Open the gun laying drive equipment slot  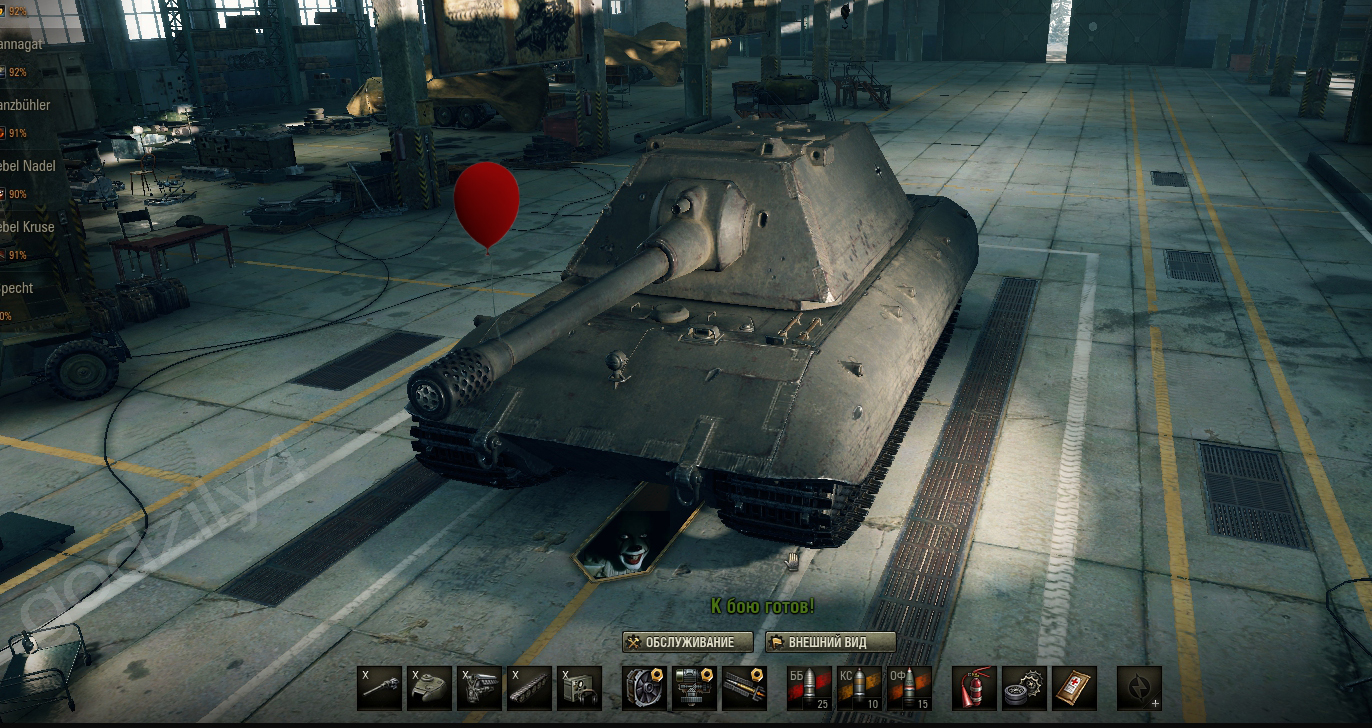(694, 688)
